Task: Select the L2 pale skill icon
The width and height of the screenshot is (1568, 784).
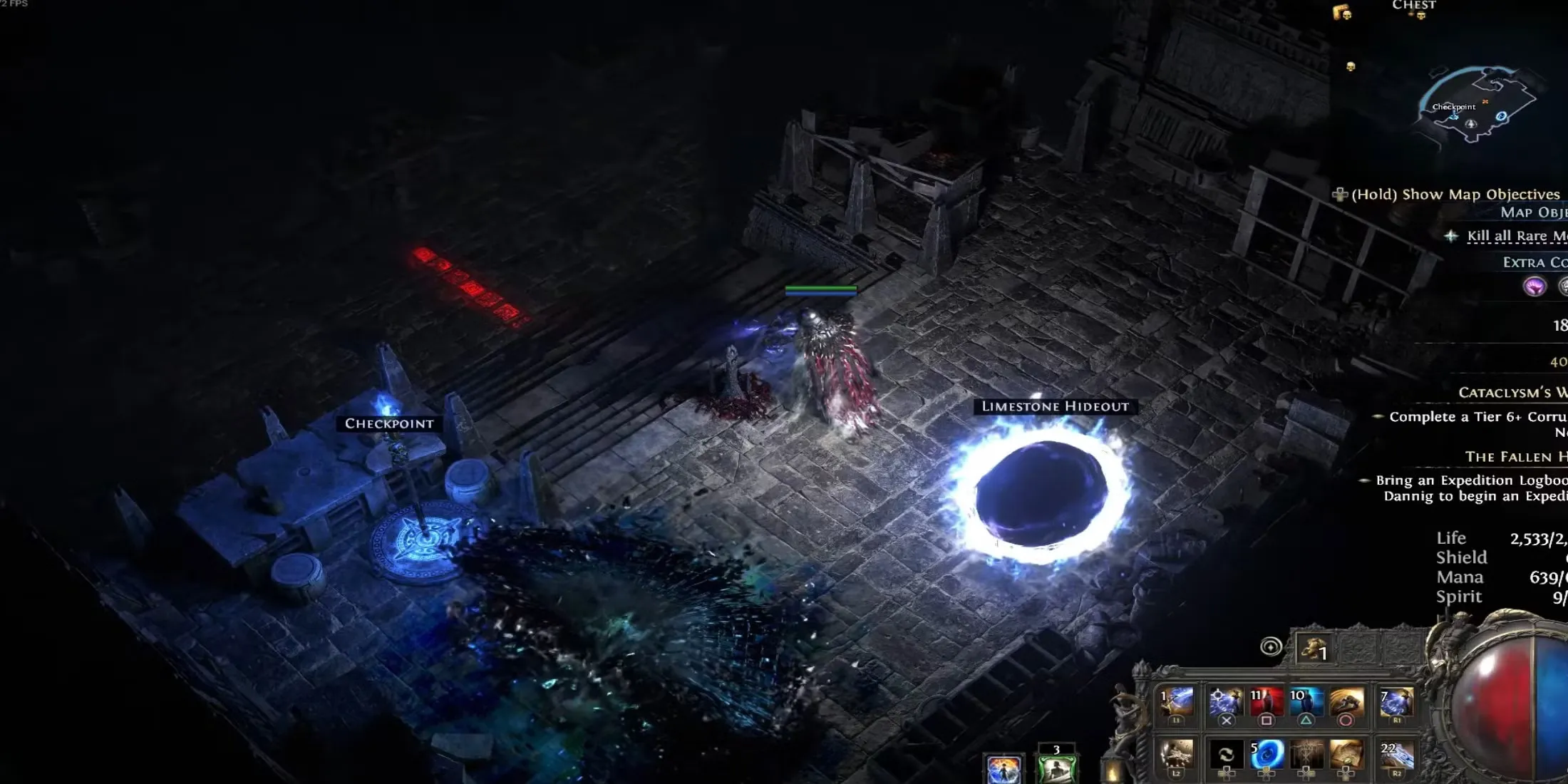Action: coord(1177,755)
